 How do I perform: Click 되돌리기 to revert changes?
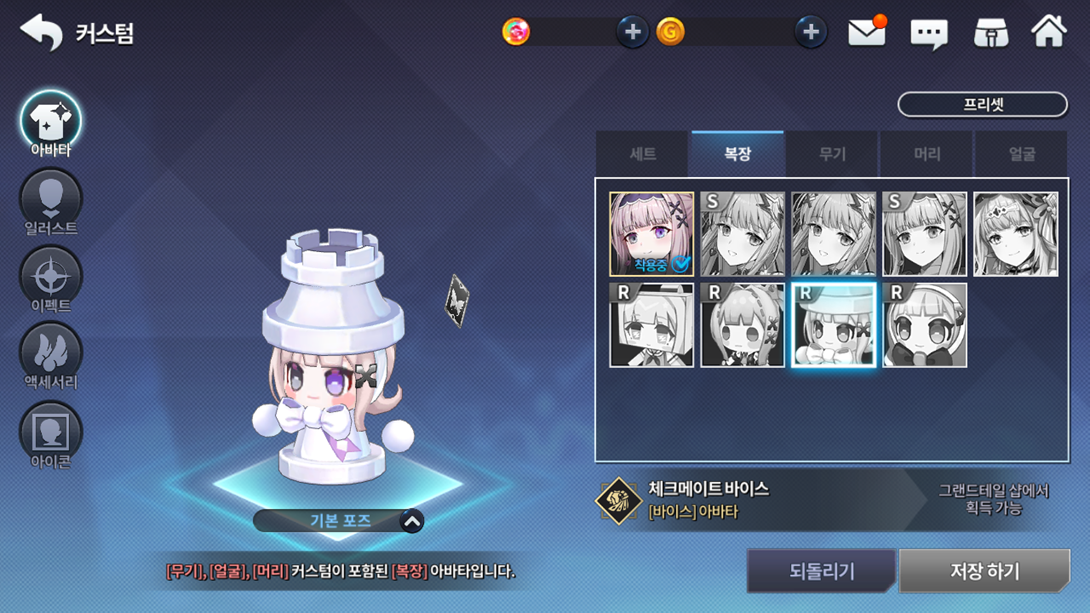tap(821, 571)
